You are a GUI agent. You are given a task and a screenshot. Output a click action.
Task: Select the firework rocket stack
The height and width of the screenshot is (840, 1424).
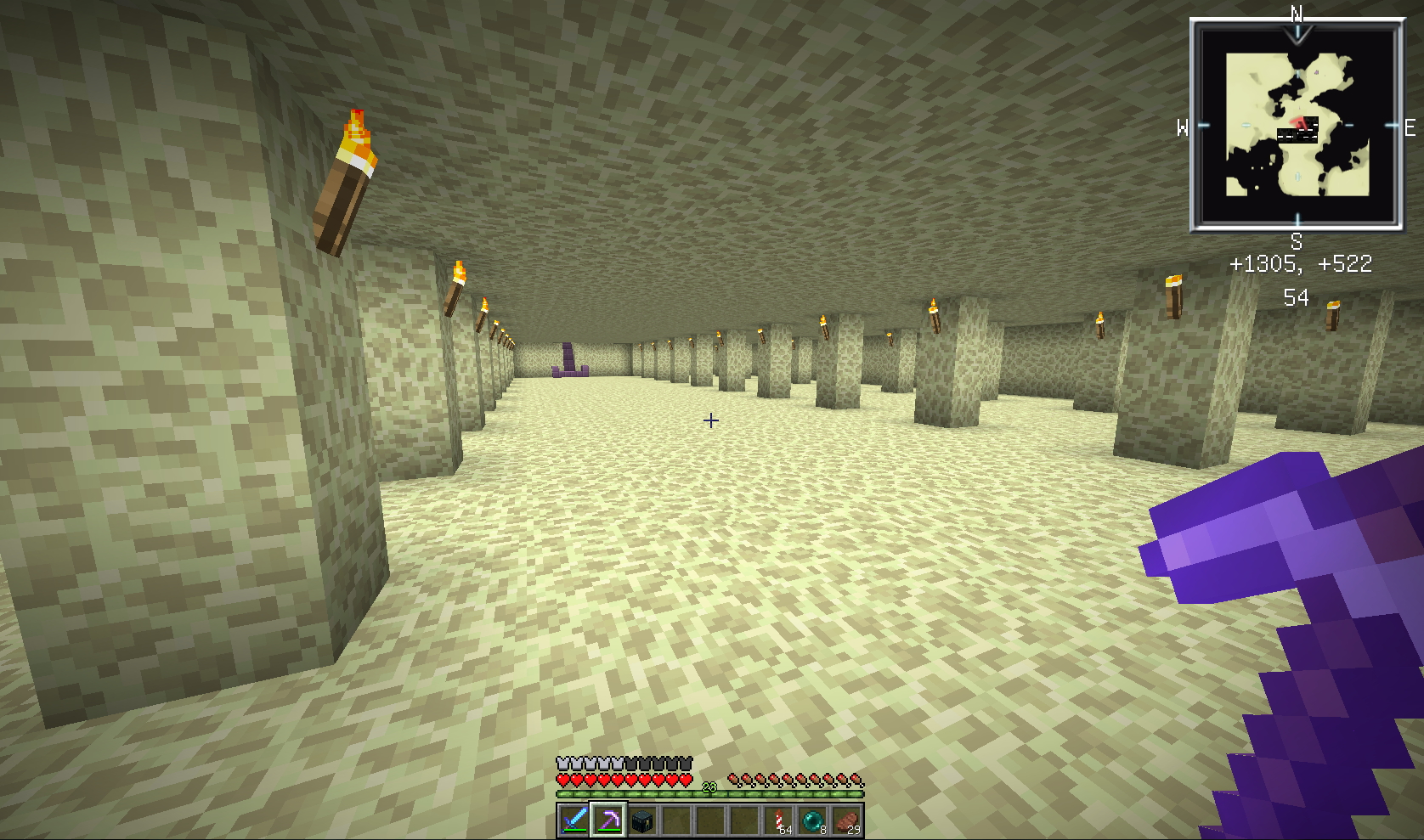click(x=778, y=820)
